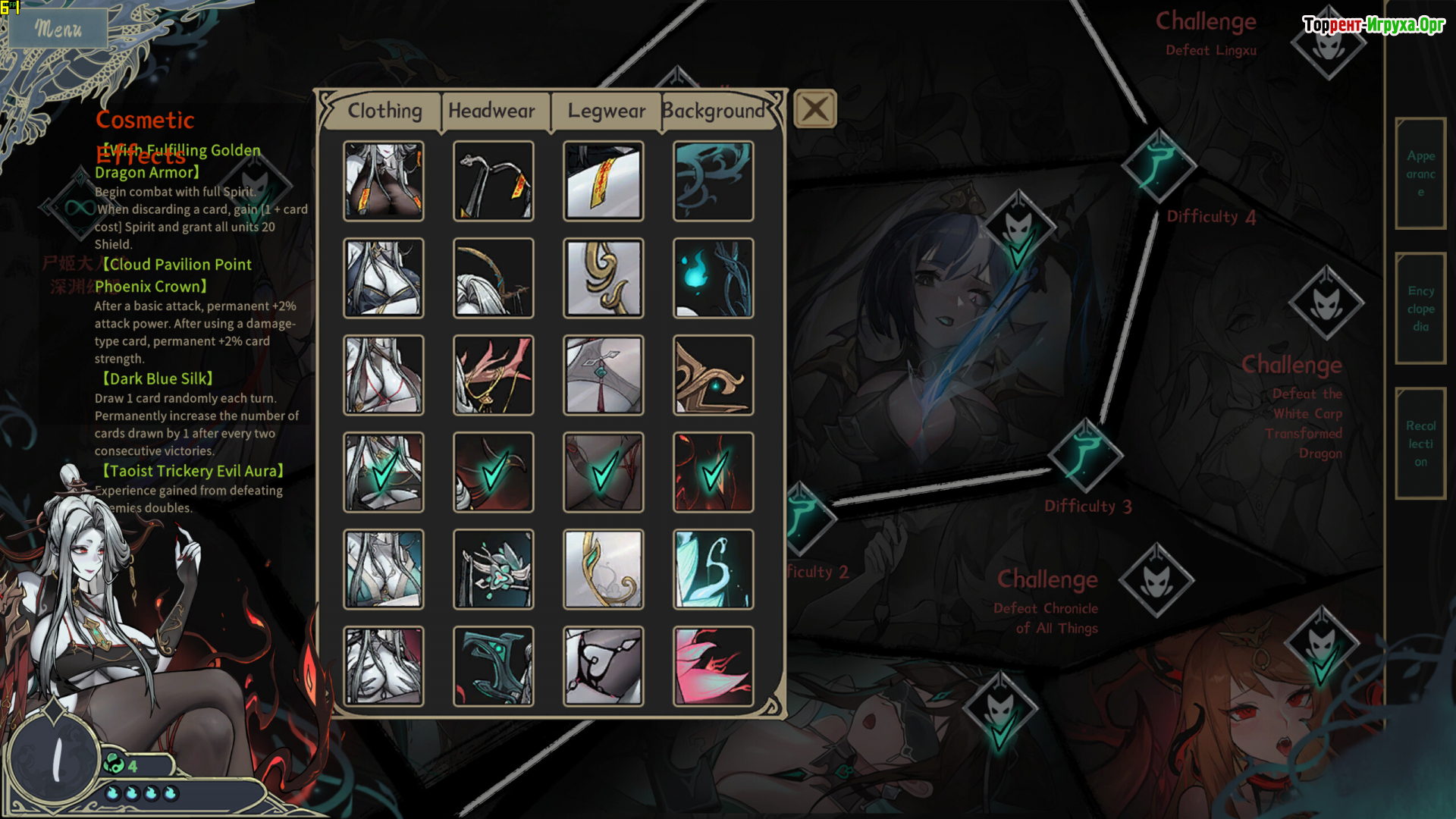This screenshot has height=819, width=1456.
Task: Close the cosmetic selection panel
Action: click(x=814, y=109)
